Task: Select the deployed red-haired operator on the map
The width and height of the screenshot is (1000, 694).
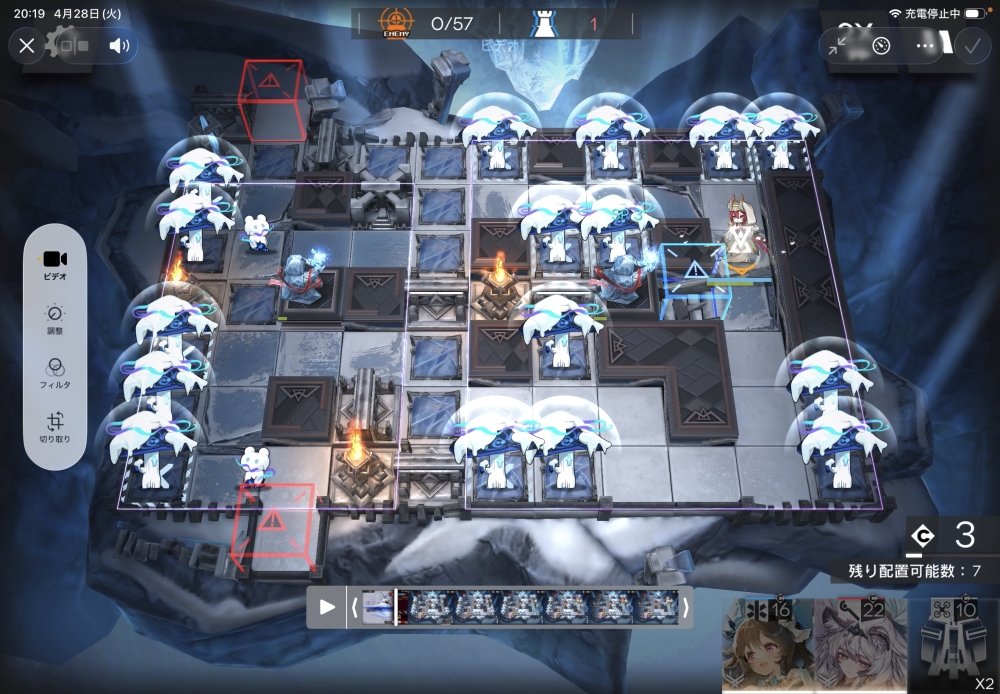Action: click(x=740, y=235)
